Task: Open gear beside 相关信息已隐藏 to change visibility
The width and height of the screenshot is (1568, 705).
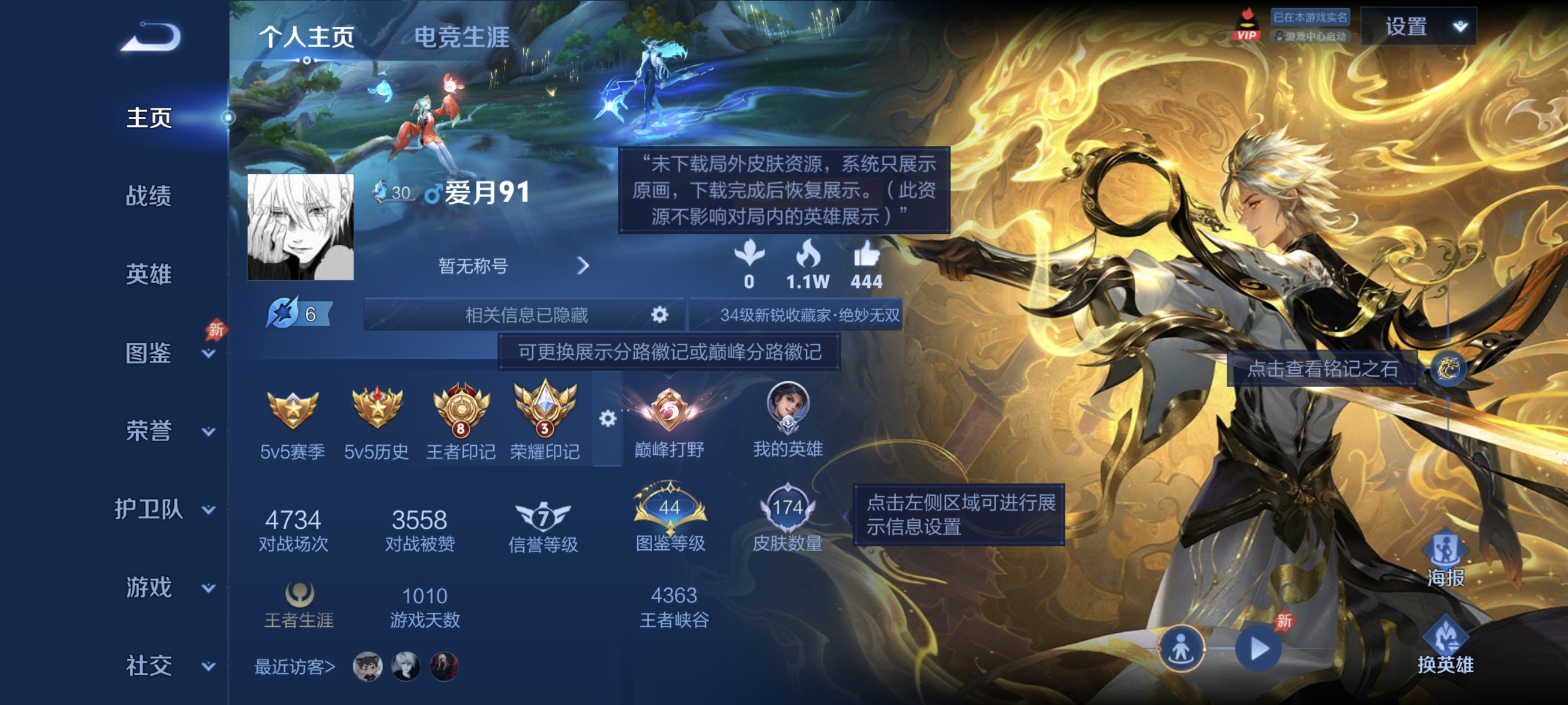Action: [x=660, y=315]
